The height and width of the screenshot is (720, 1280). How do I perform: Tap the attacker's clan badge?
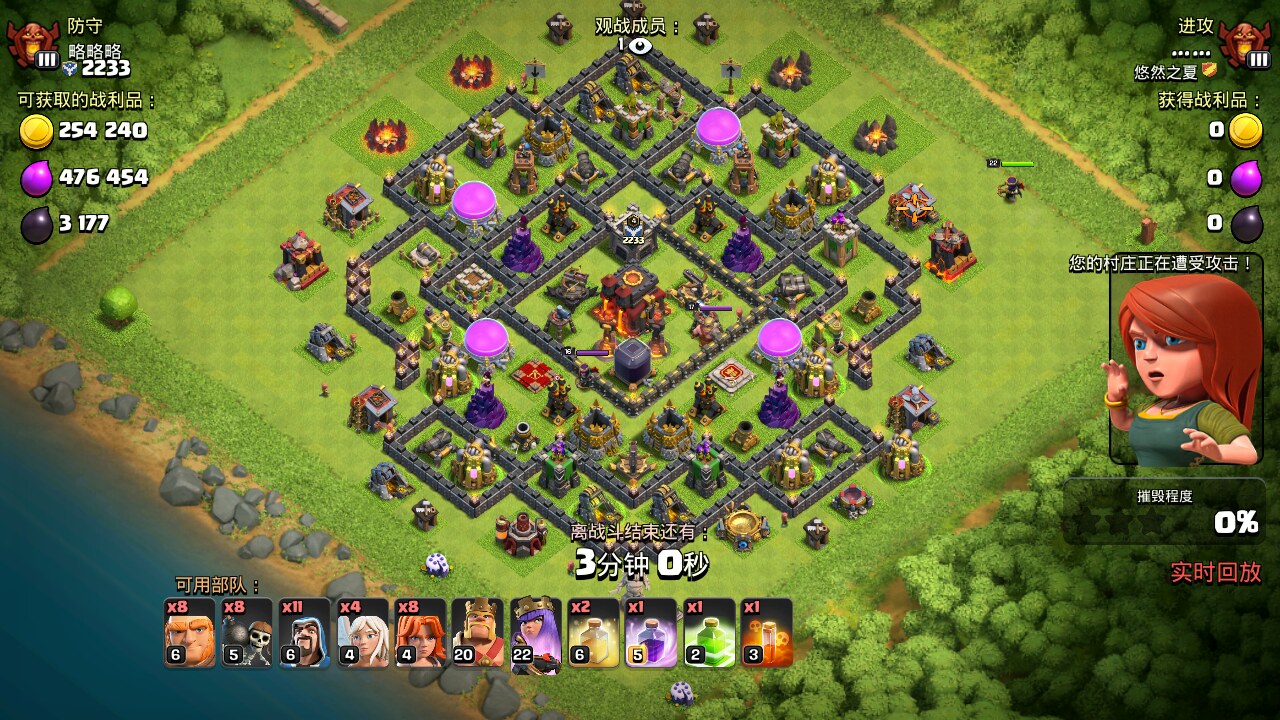click(x=1246, y=44)
